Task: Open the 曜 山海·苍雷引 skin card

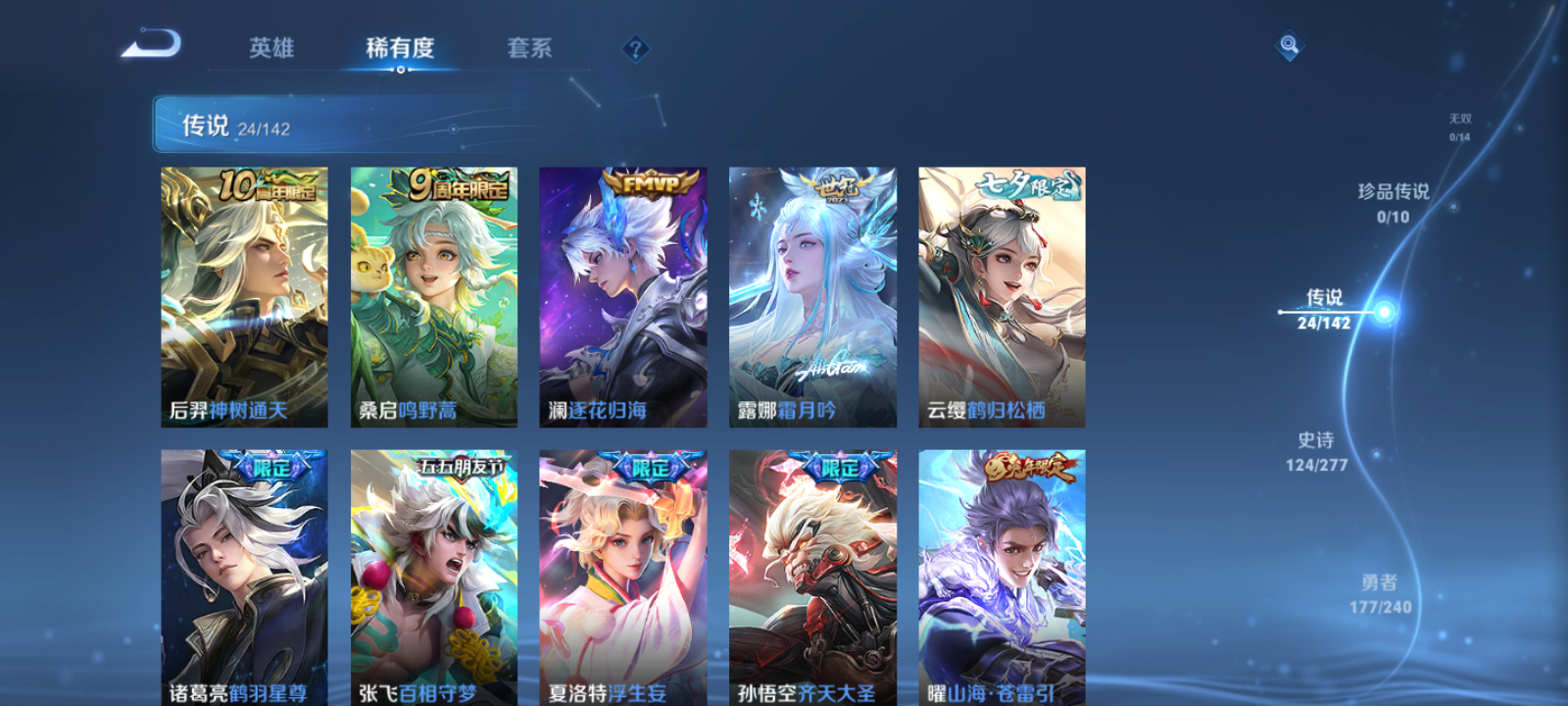Action: coord(1001,579)
